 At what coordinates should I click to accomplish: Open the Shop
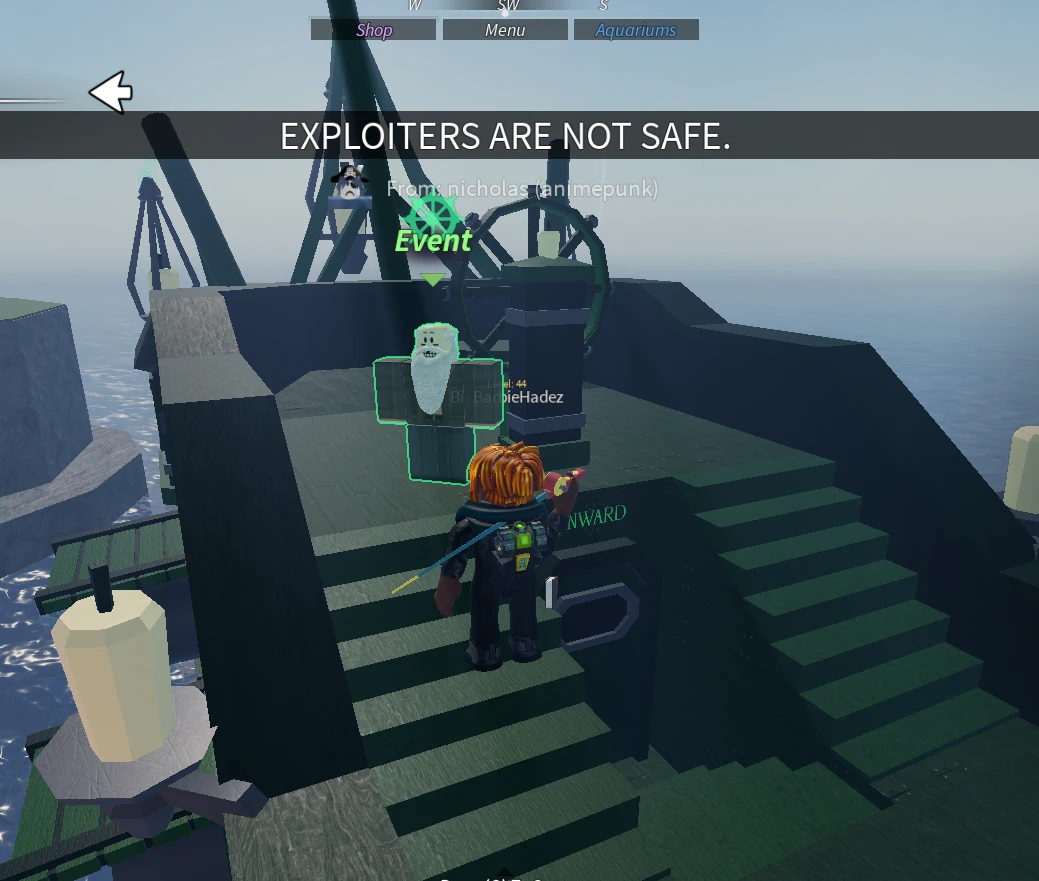point(373,30)
